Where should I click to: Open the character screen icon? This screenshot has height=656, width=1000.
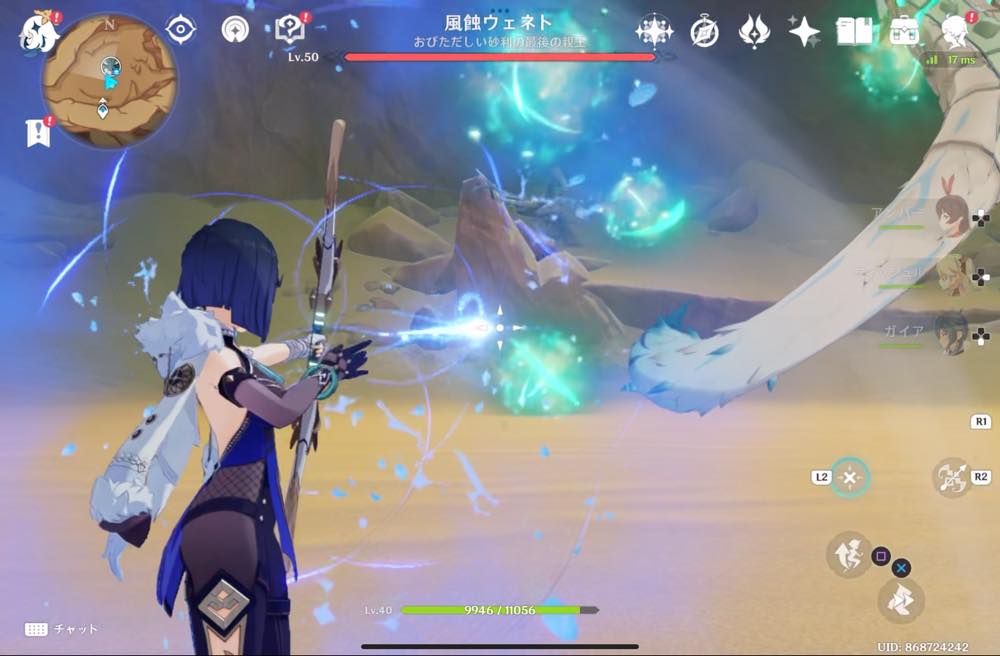click(955, 32)
